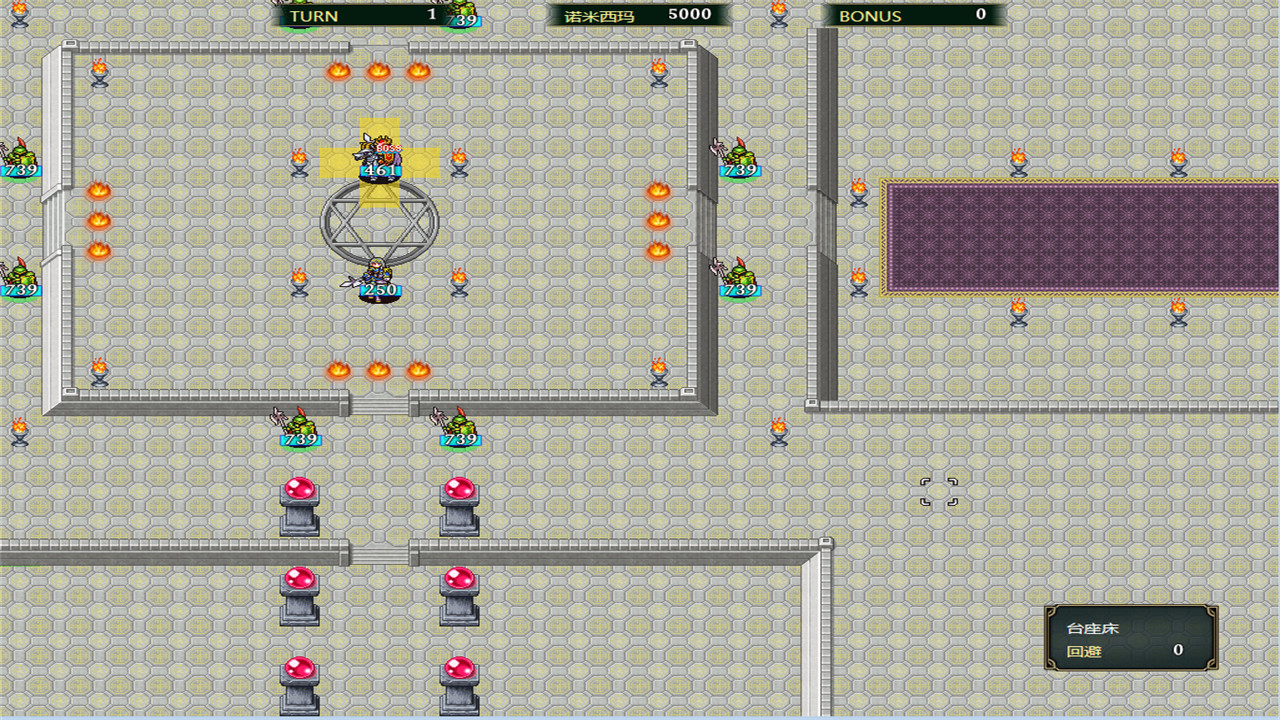Click the 739 HP badge of the bottom-left halberdier

coord(300,440)
